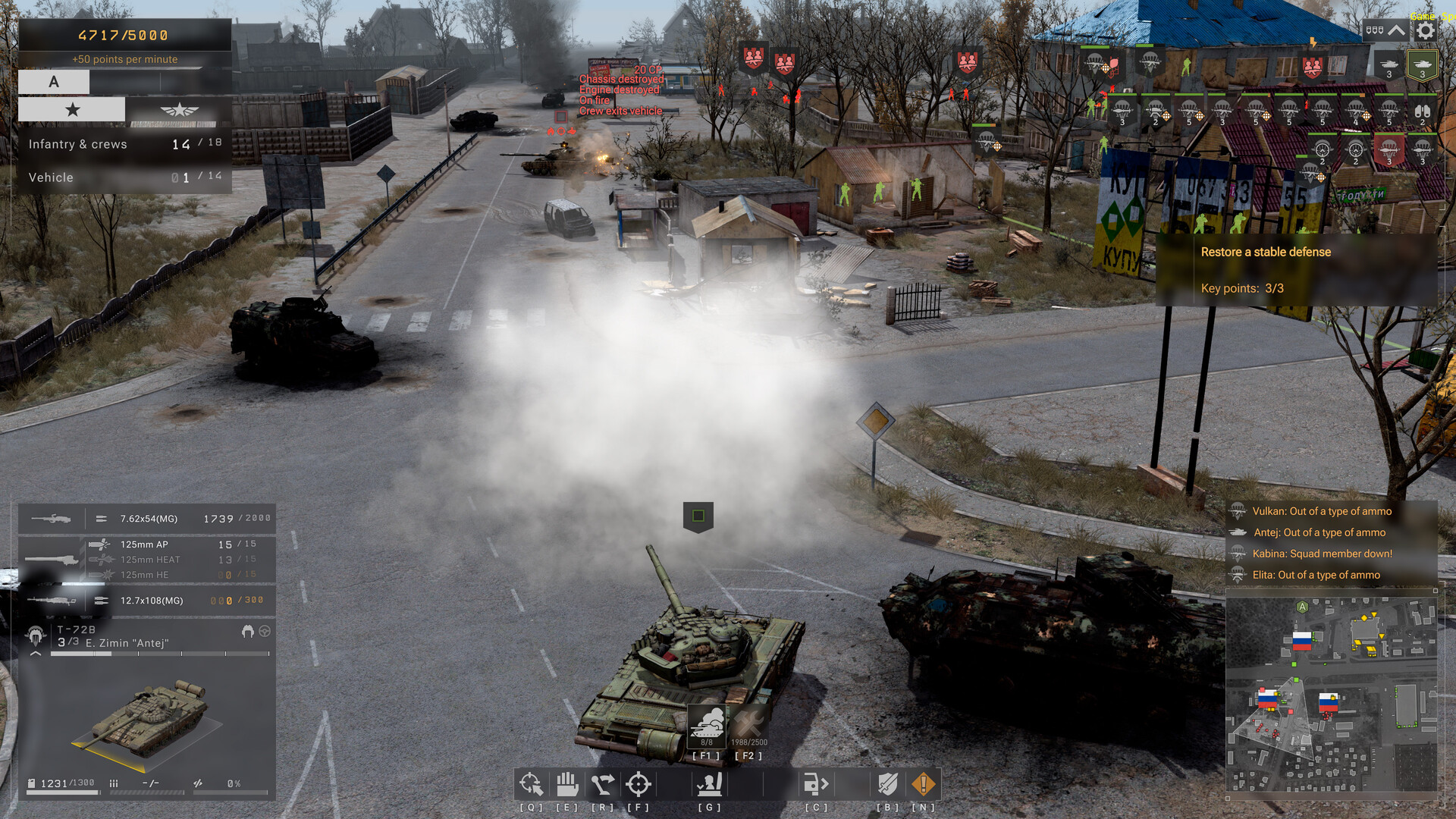
Task: Take driver seat via the steering wheel icon
Action: pos(265,630)
